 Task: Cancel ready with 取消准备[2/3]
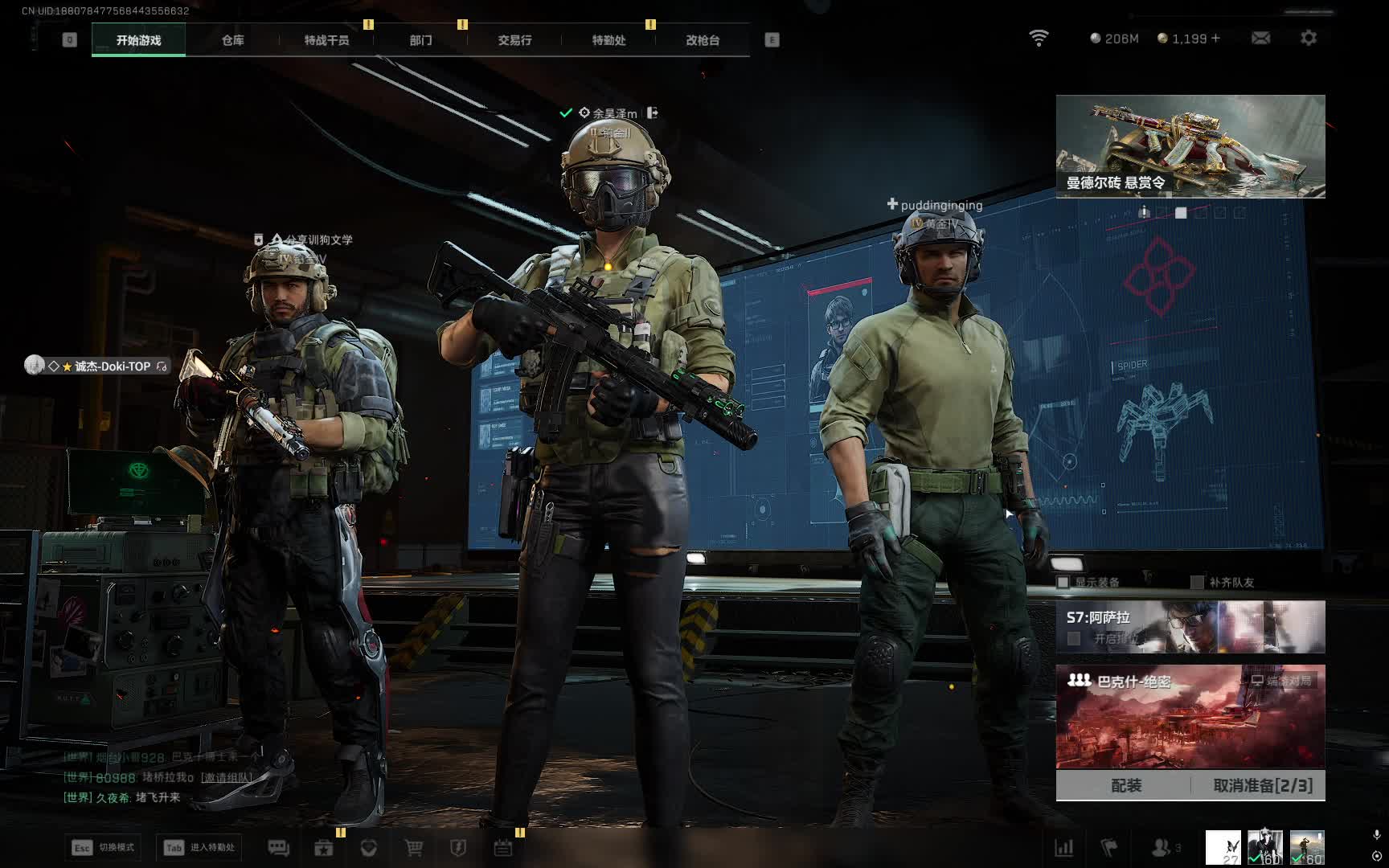(x=1262, y=785)
